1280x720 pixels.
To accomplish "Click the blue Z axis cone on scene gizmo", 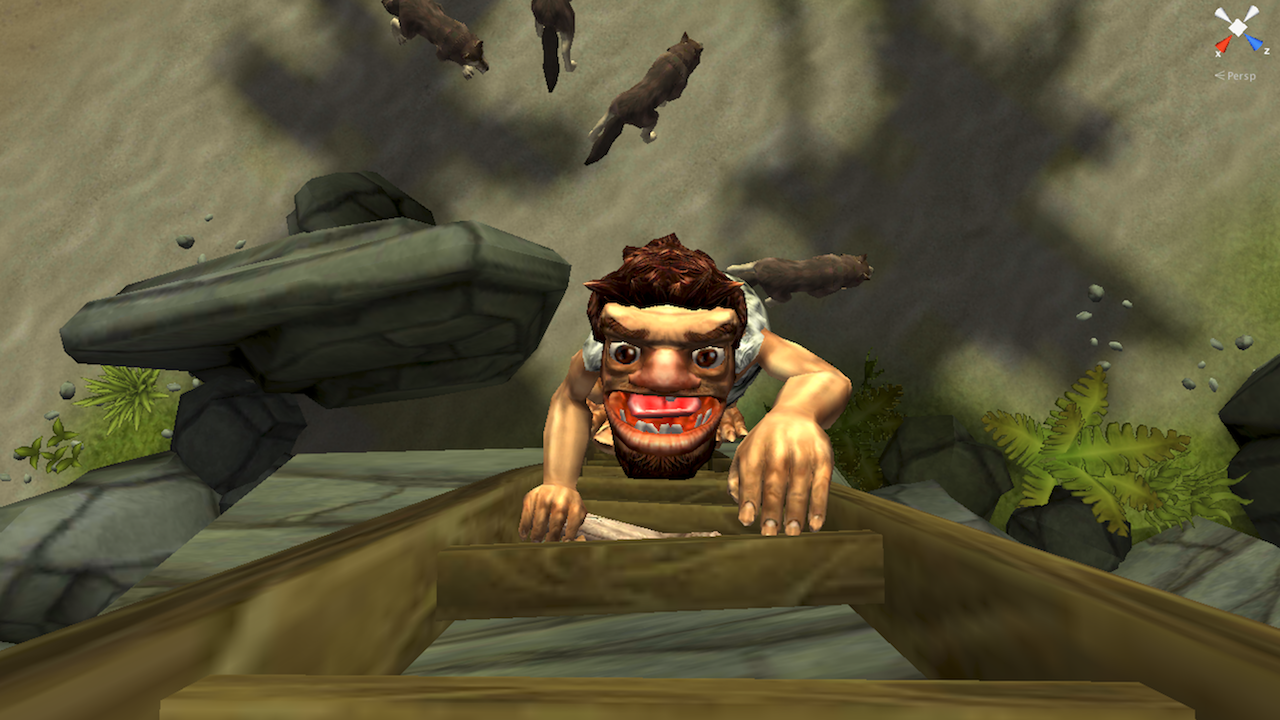I will tap(1256, 42).
